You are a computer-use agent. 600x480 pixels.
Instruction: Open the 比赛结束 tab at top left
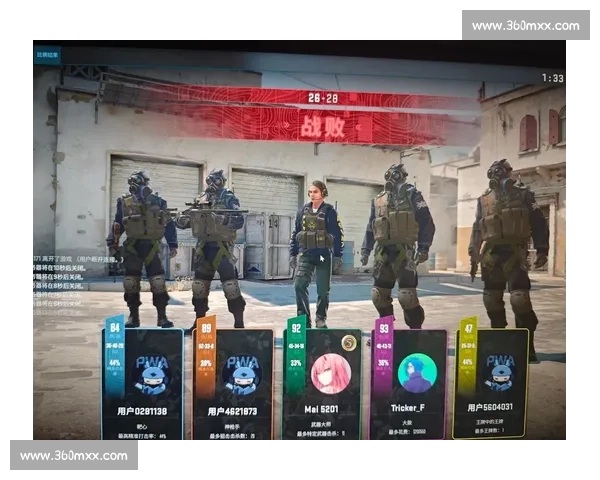click(x=47, y=55)
